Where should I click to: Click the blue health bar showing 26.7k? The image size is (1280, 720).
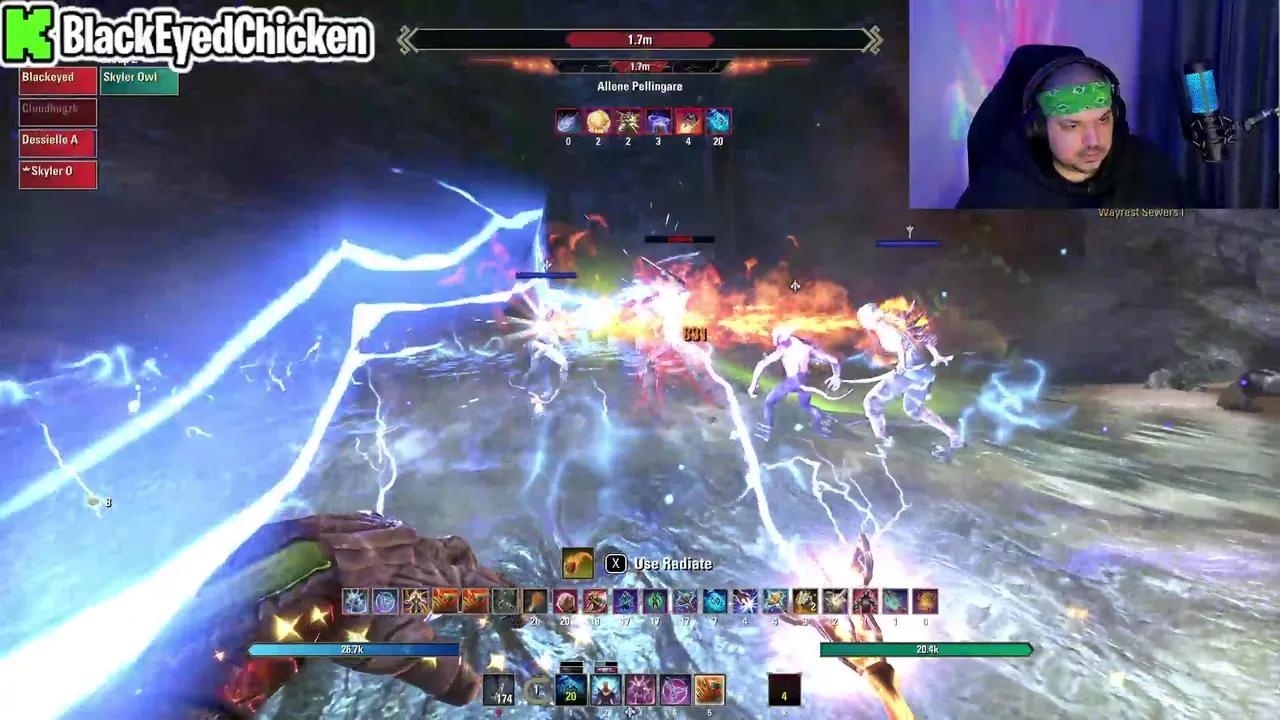pyautogui.click(x=353, y=649)
